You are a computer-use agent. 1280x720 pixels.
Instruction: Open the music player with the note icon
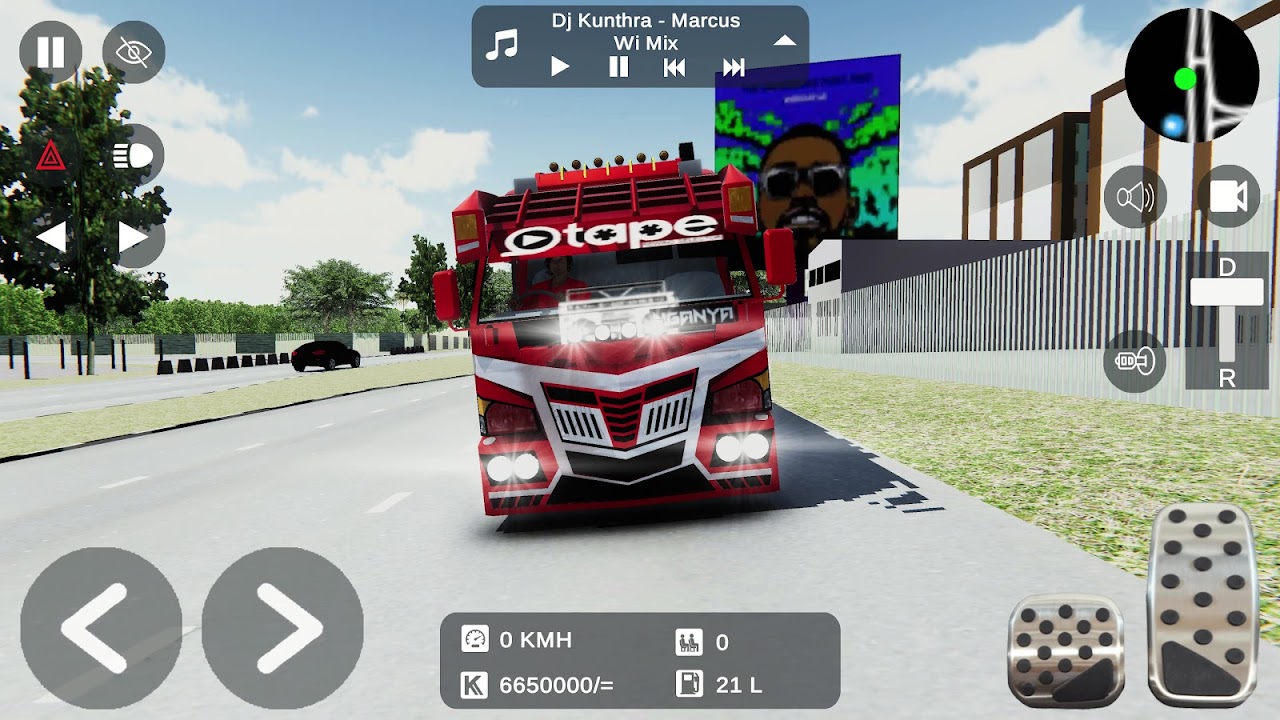503,42
